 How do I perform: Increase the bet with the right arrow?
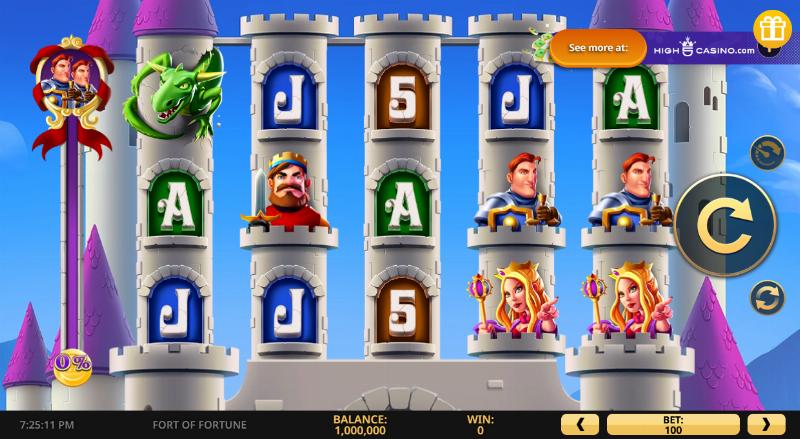[766, 423]
